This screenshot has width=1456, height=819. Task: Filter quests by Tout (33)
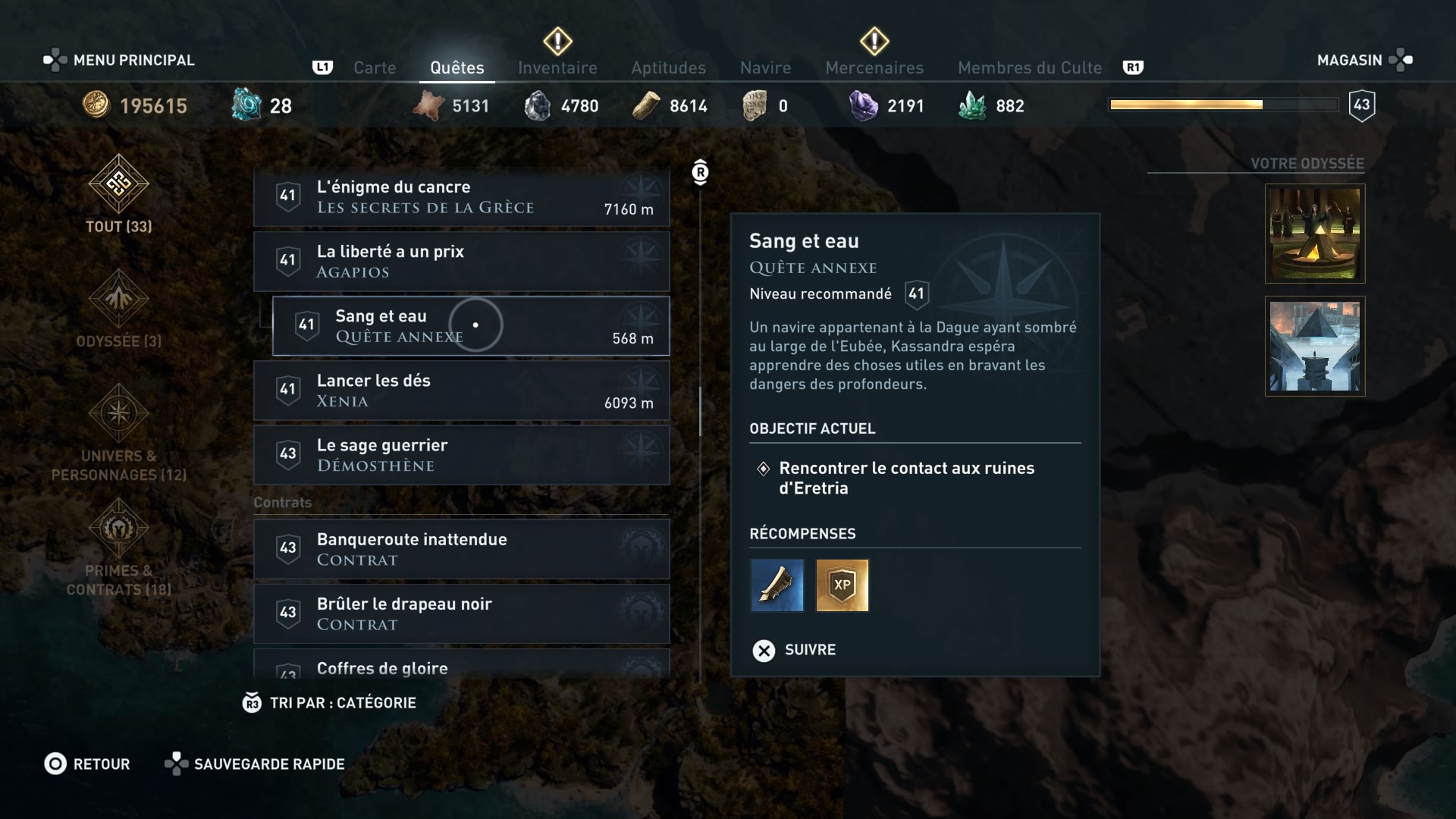[x=119, y=193]
